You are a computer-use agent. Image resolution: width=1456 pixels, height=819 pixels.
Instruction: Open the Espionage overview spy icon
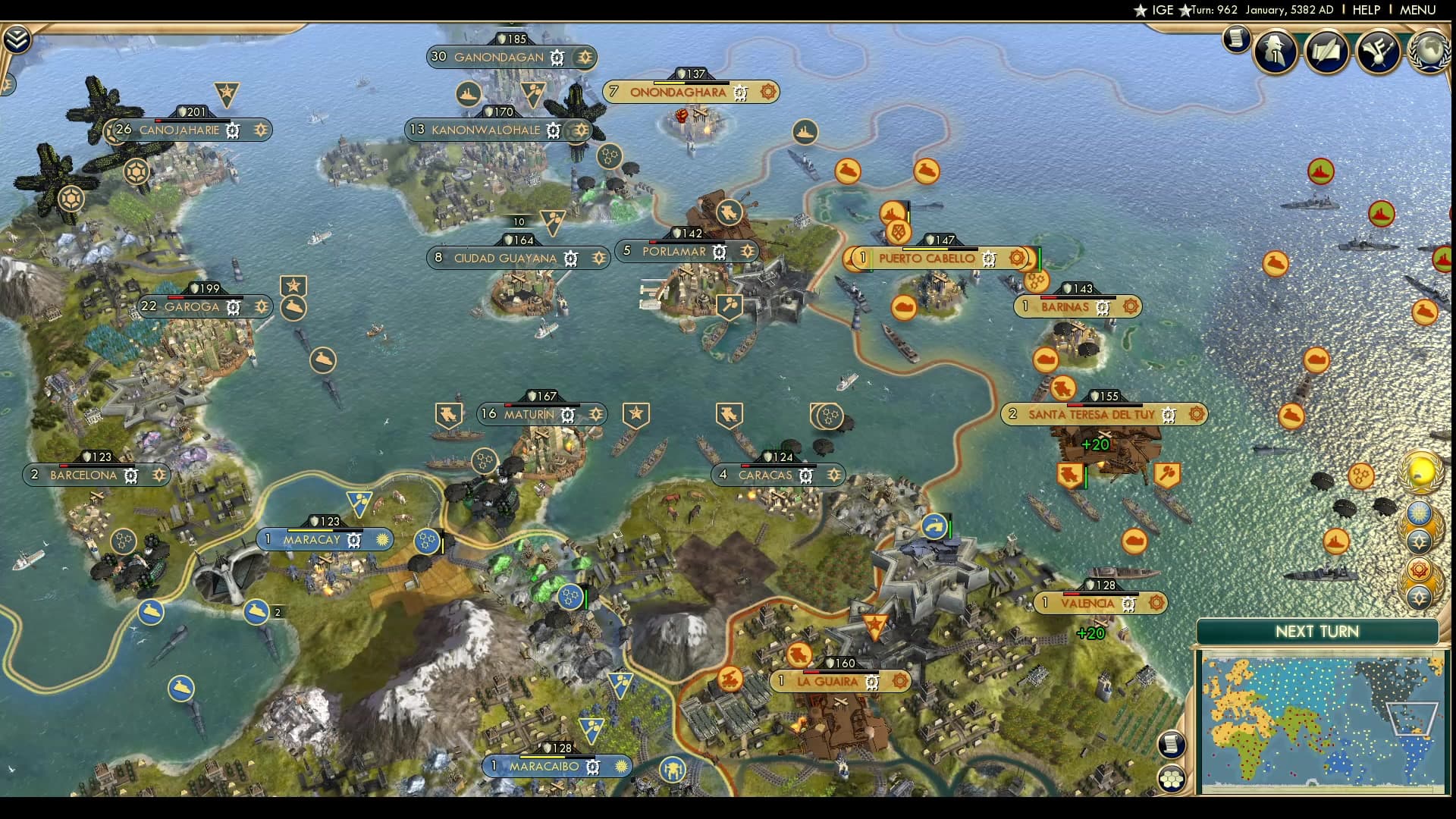pos(1274,51)
